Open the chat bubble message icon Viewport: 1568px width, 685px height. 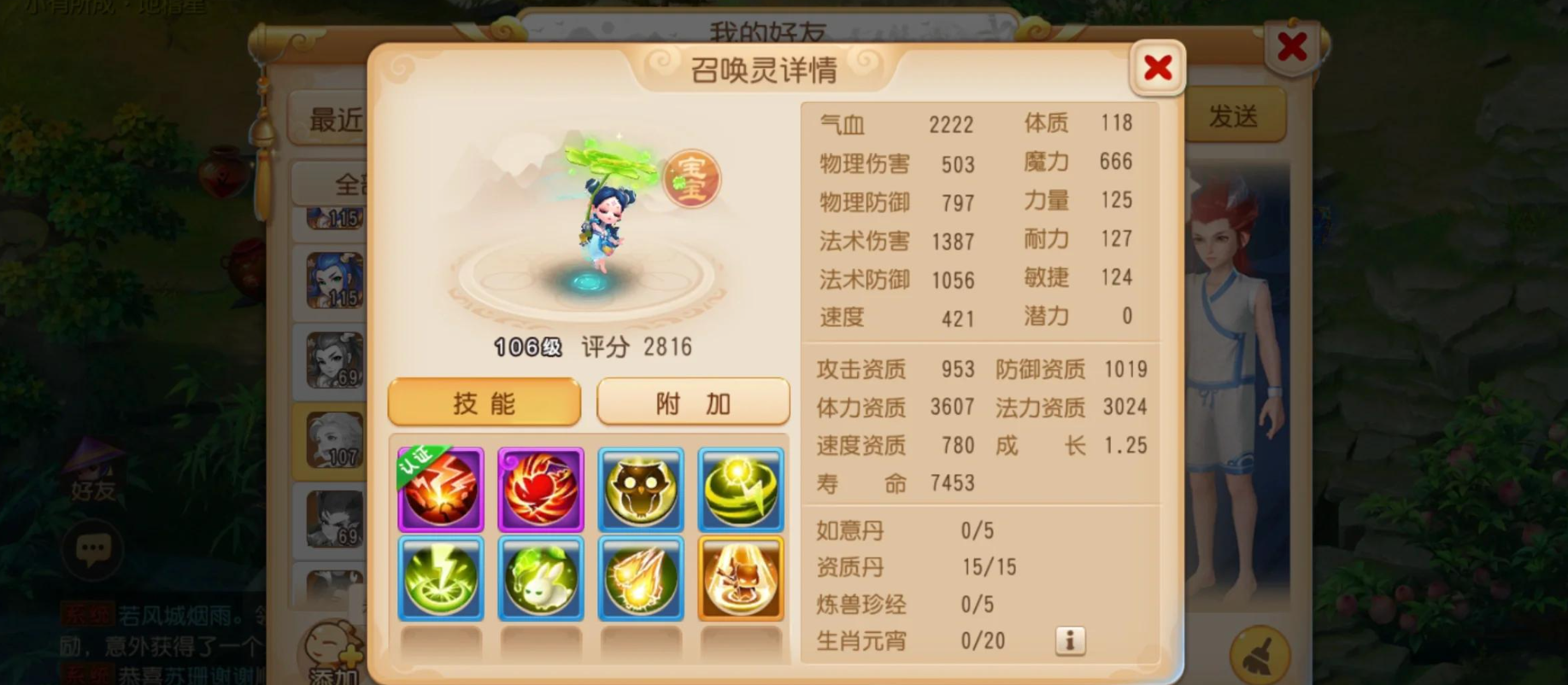(x=91, y=551)
